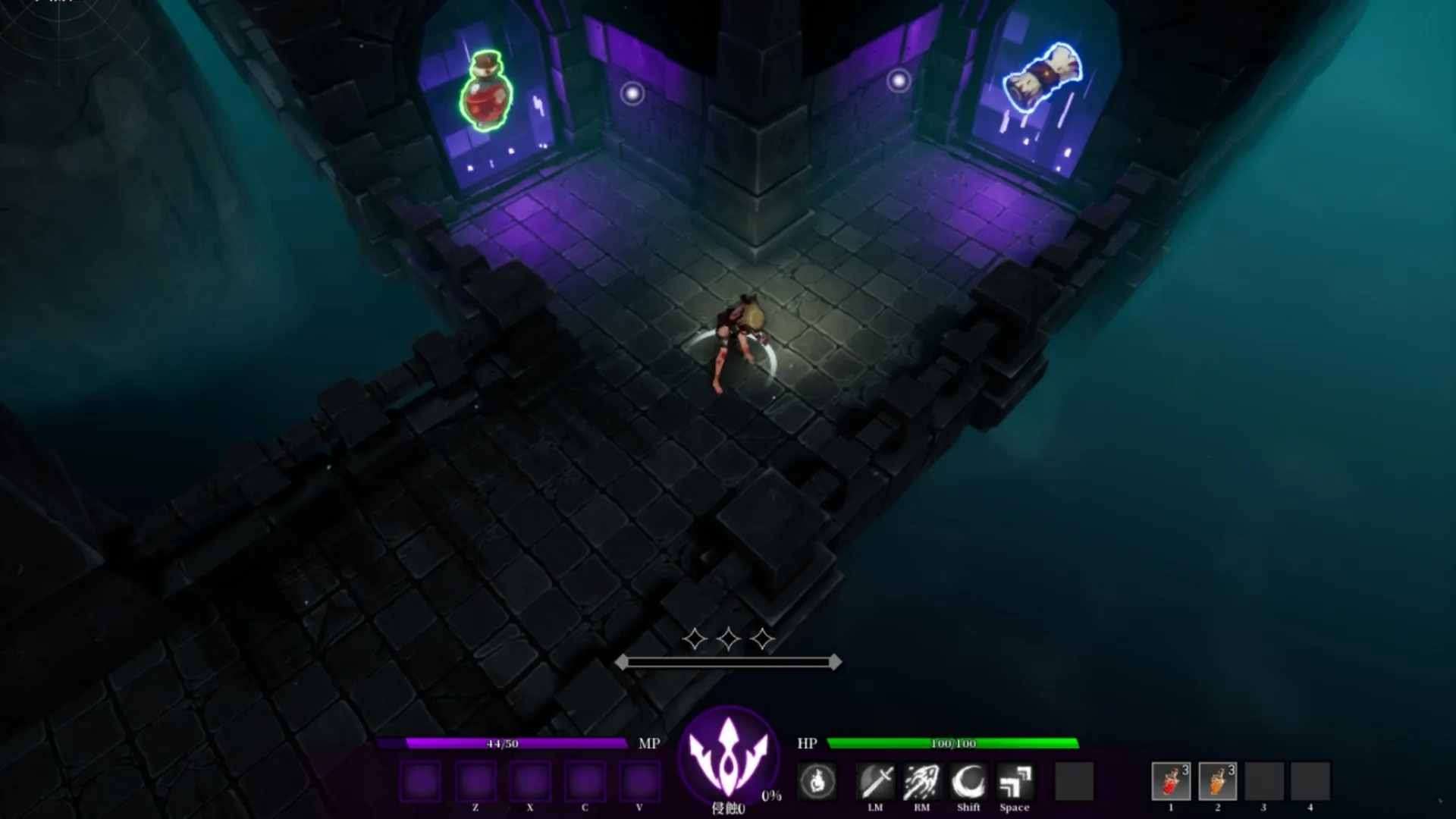The width and height of the screenshot is (1456, 819).
Task: Trigger the crescent moon Shift skill
Action: click(x=968, y=781)
